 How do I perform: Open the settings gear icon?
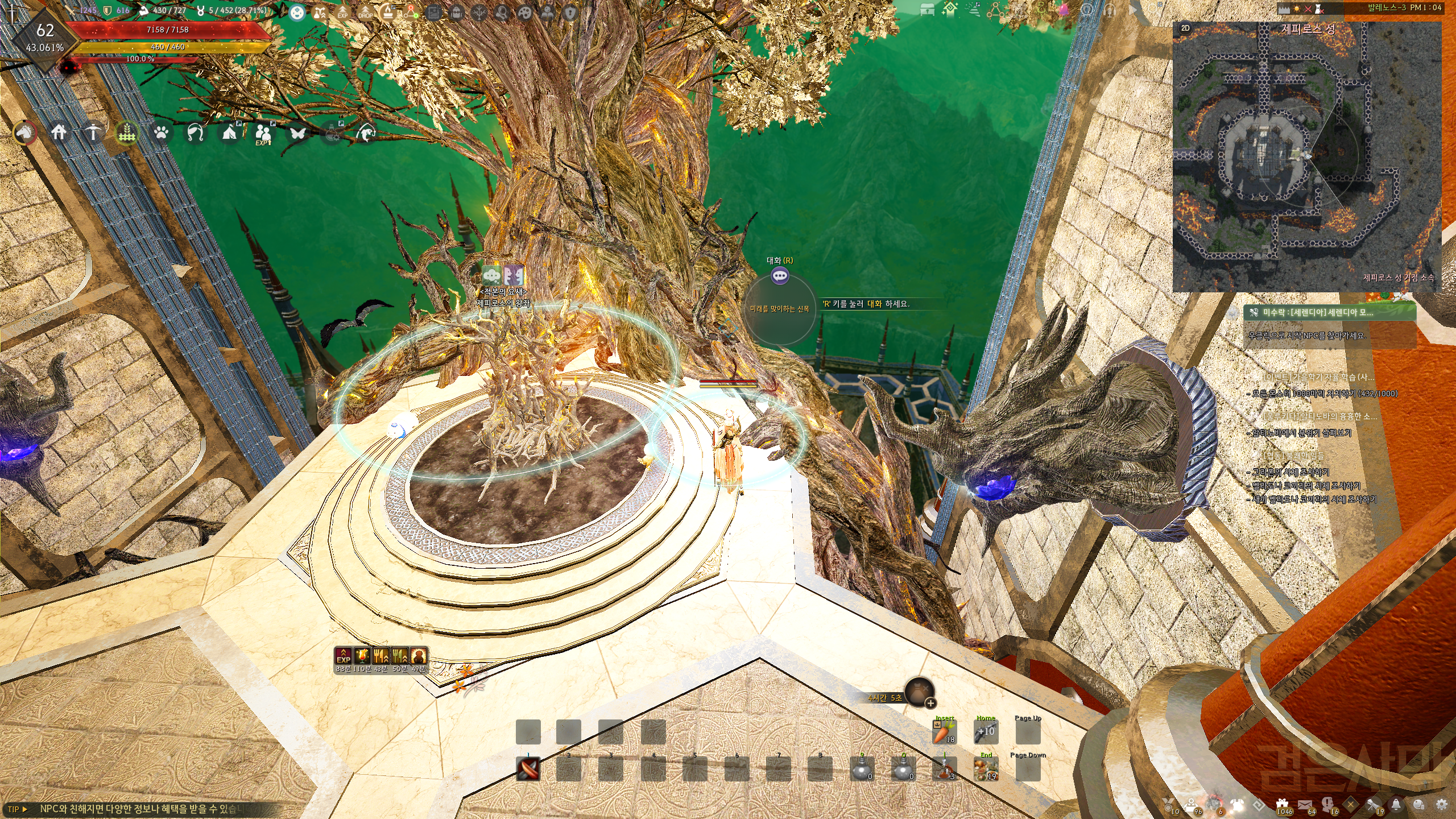(x=1441, y=804)
